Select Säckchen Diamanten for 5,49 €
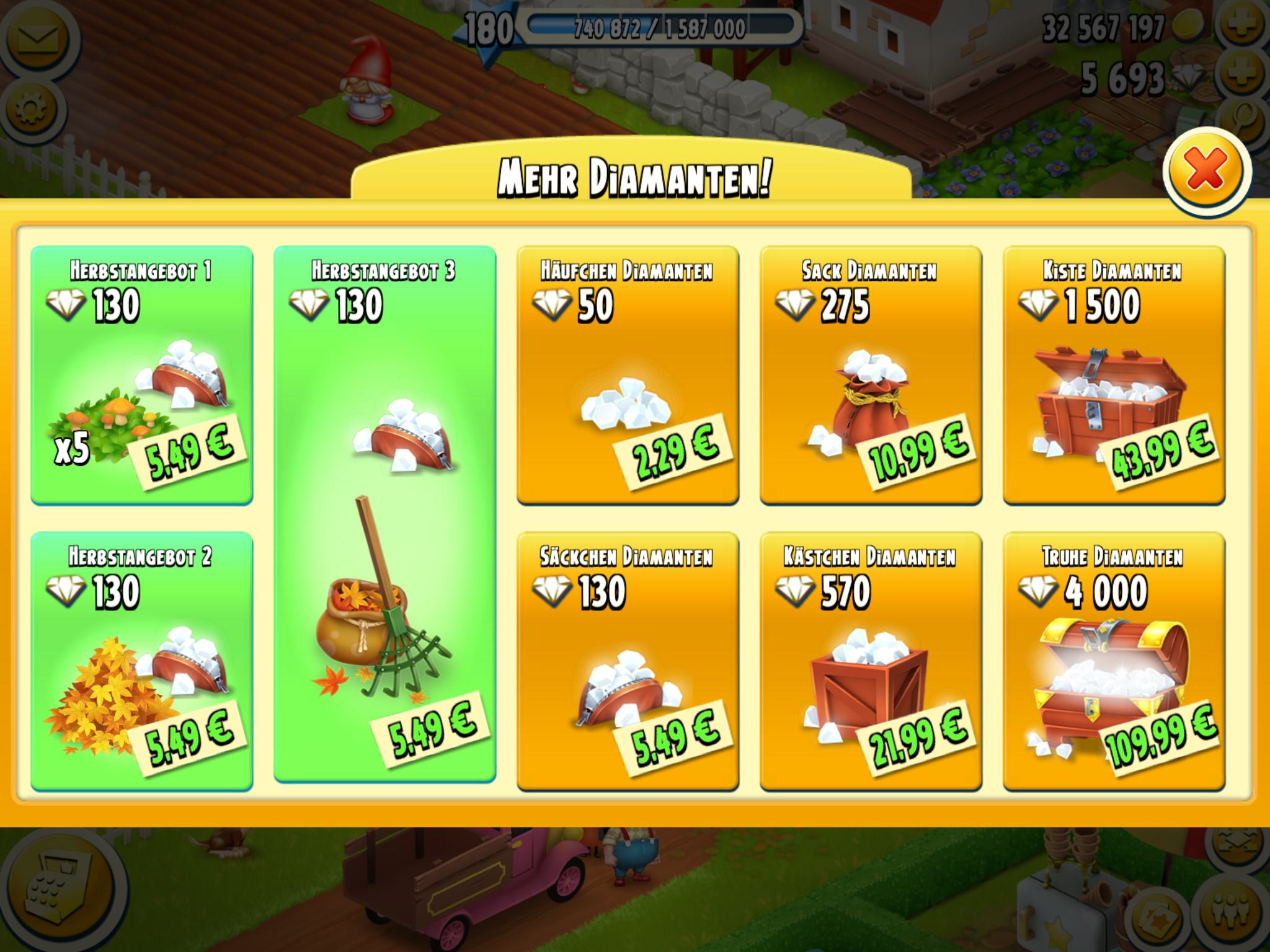 (628, 661)
